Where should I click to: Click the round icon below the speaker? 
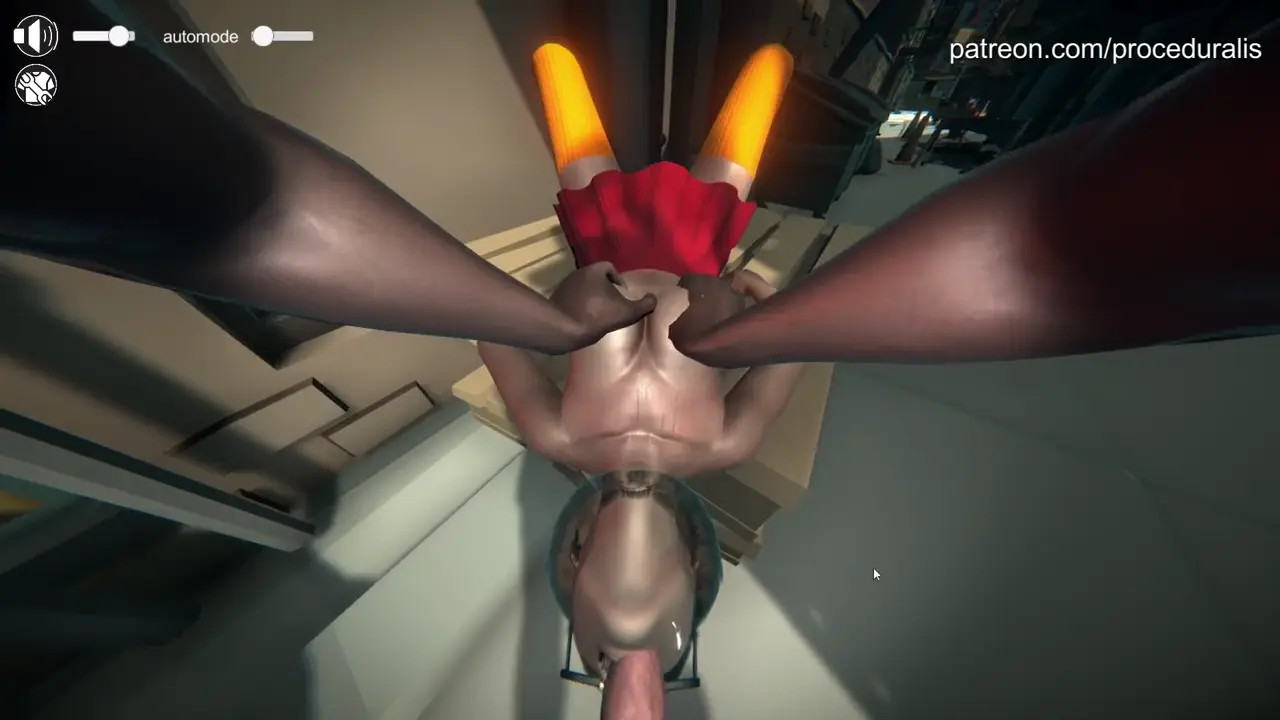(36, 85)
